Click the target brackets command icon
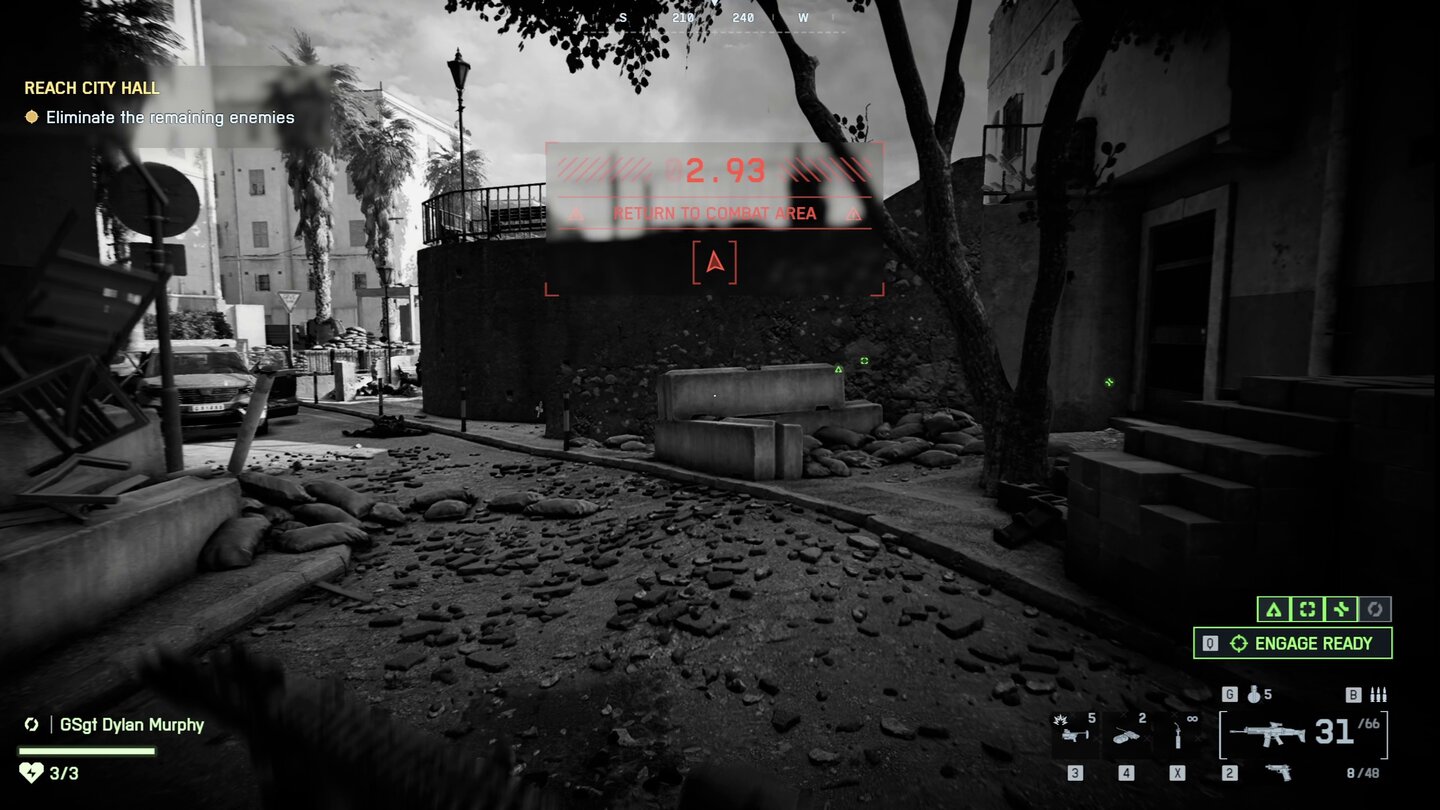The height and width of the screenshot is (810, 1440). (1306, 609)
